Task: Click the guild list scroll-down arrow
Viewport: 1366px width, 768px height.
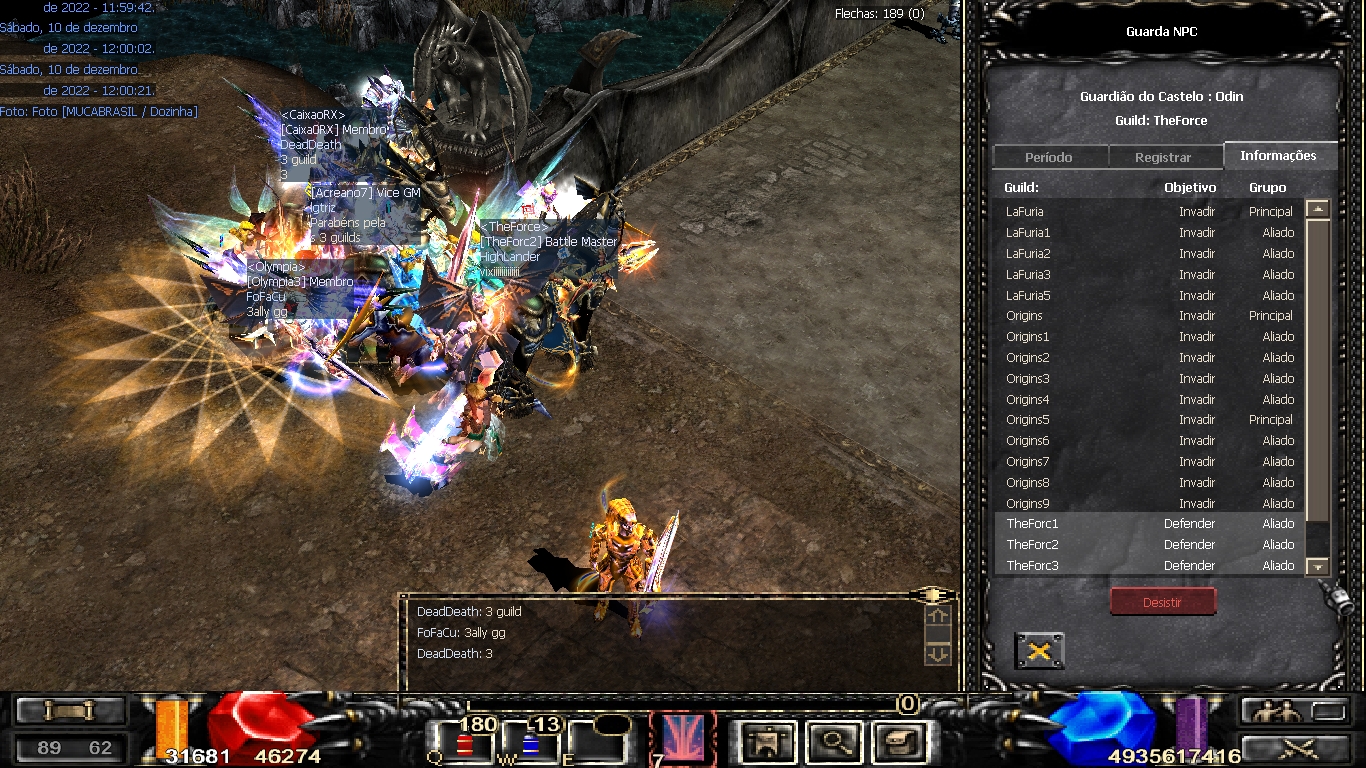Action: (x=1318, y=567)
